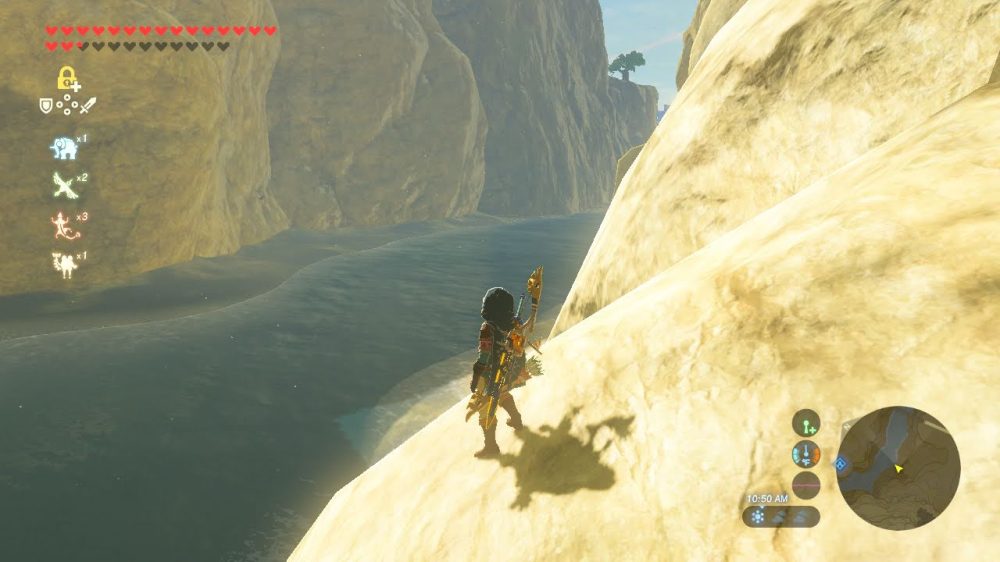Click the green Sheikah sensor icon
Image resolution: width=1000 pixels, height=562 pixels.
[x=806, y=423]
